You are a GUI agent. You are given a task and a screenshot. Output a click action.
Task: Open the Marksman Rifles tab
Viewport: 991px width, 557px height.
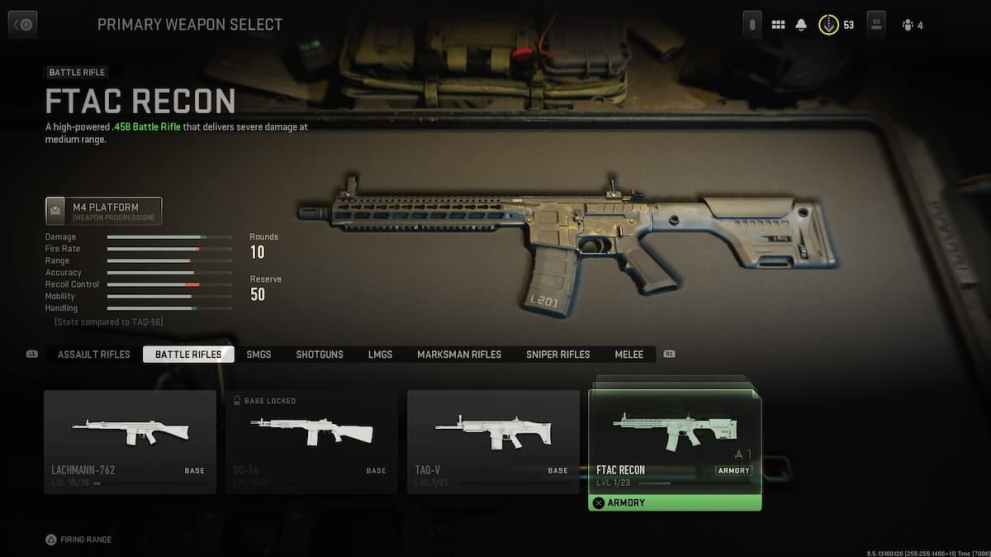[459, 355]
